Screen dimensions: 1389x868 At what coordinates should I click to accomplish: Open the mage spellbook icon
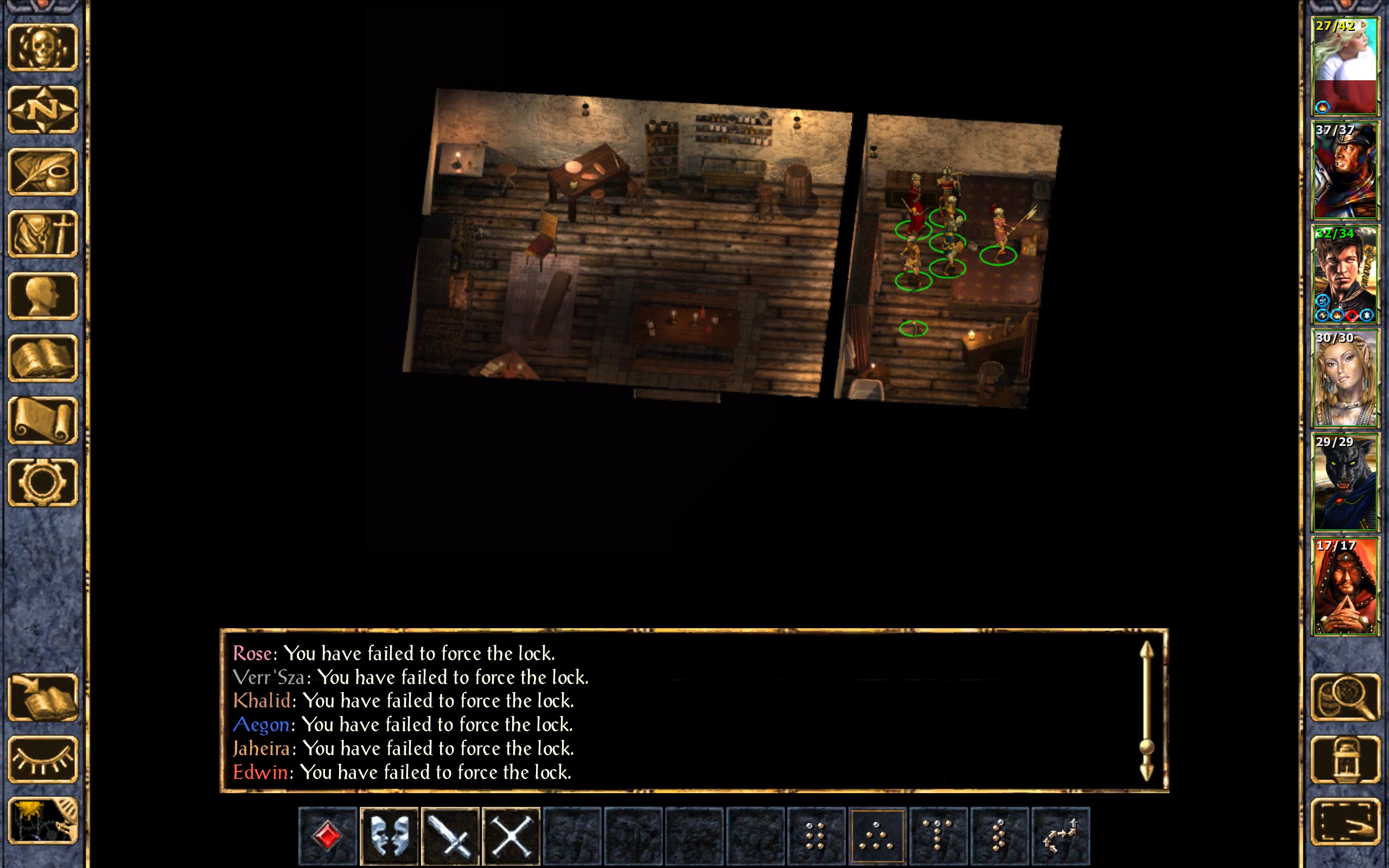(43, 358)
